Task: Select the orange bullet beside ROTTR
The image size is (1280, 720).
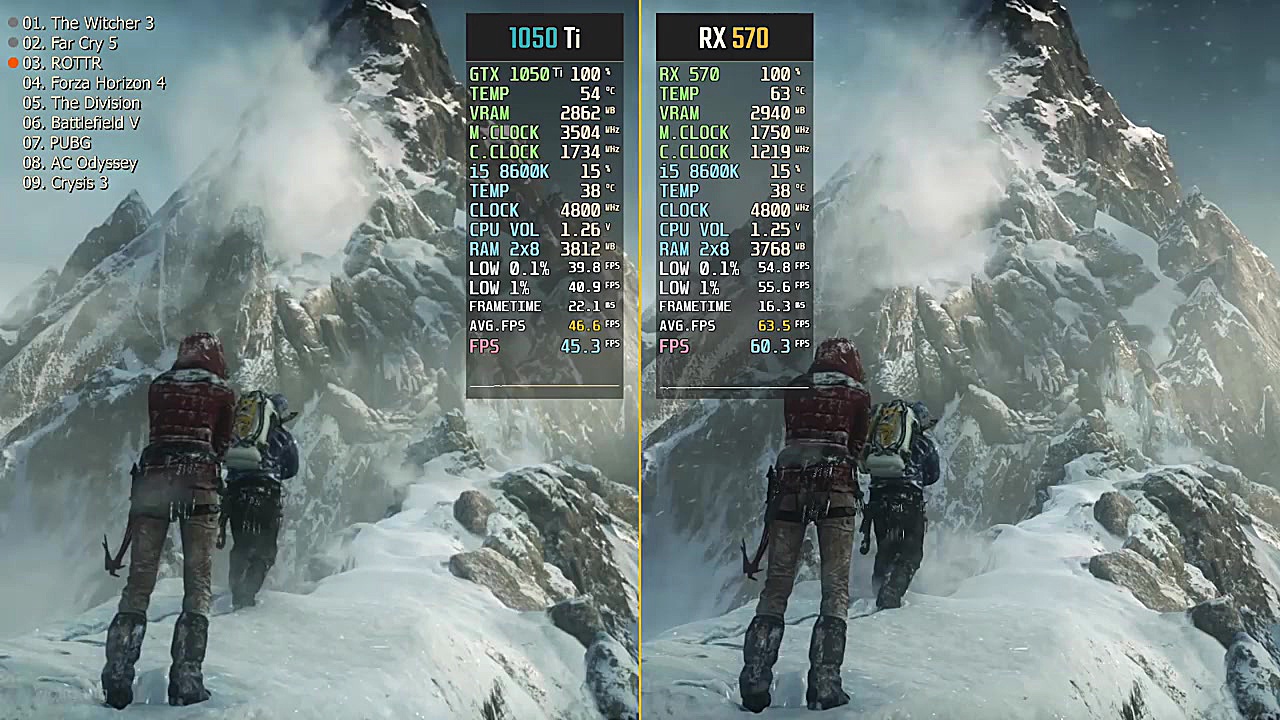Action: (x=11, y=62)
